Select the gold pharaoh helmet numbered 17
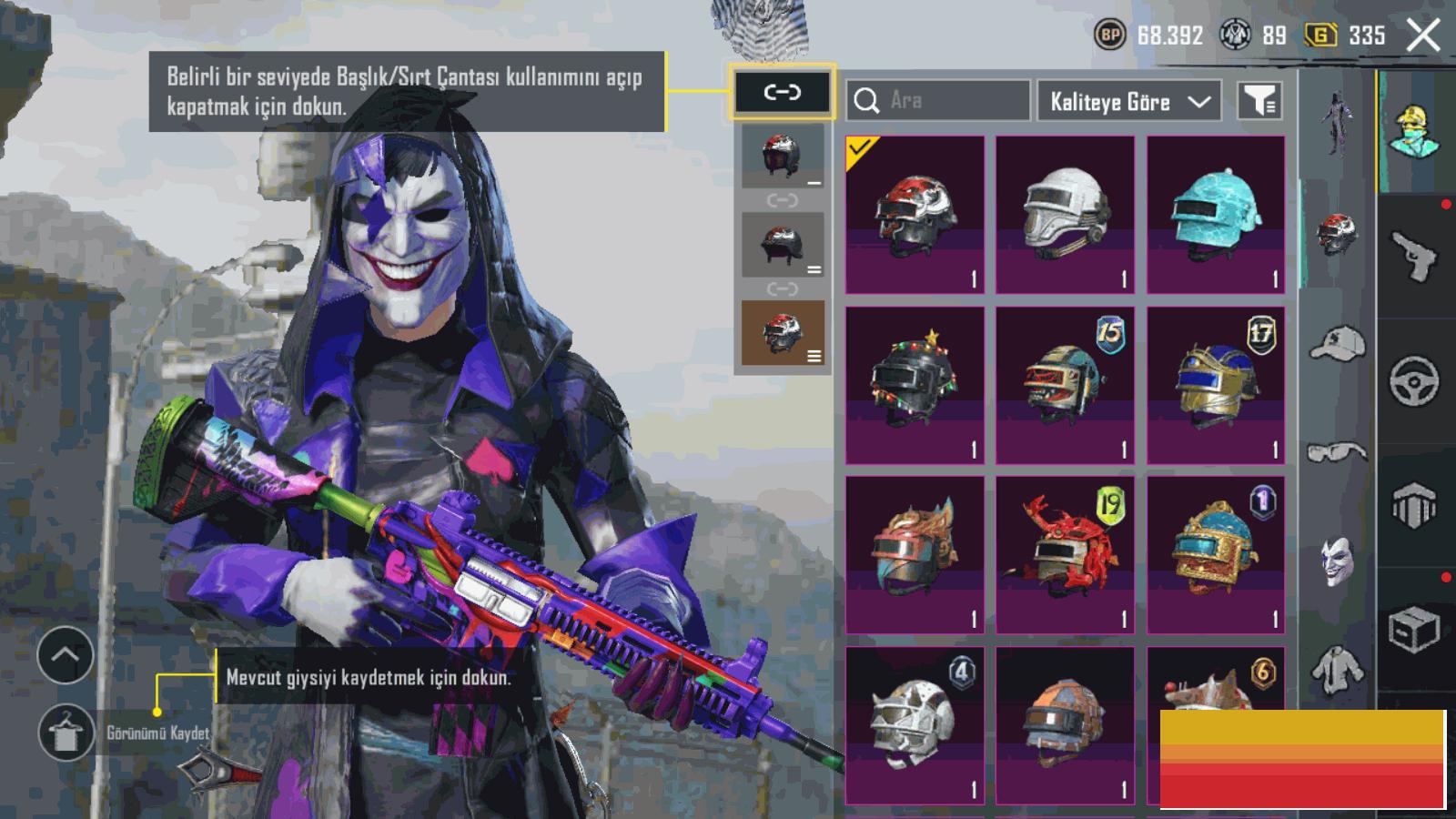 [x=1216, y=385]
